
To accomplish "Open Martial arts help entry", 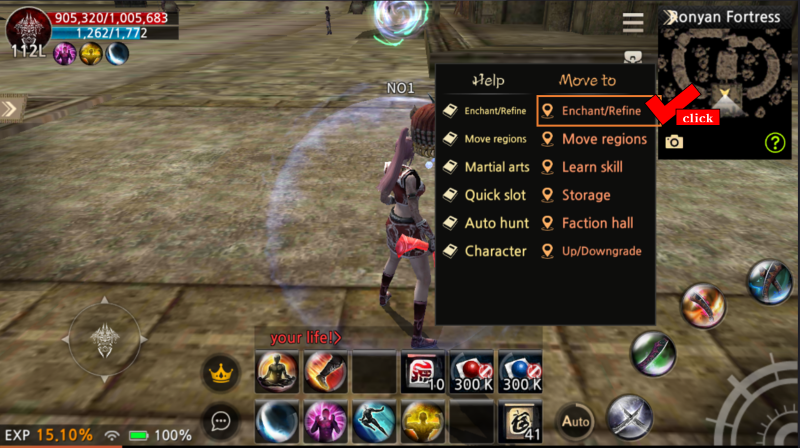I will pos(487,167).
